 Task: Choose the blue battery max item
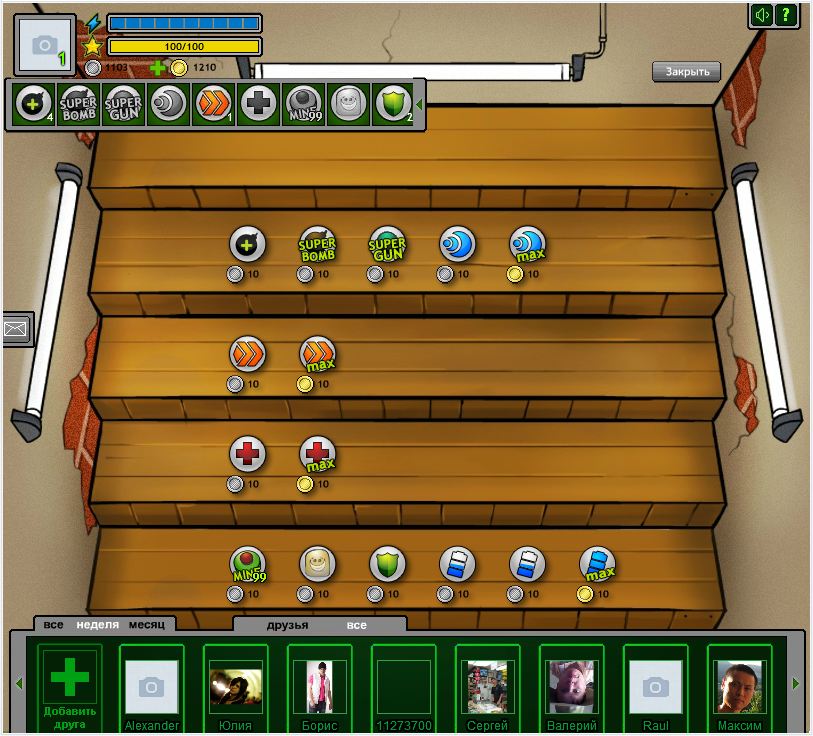coord(597,565)
